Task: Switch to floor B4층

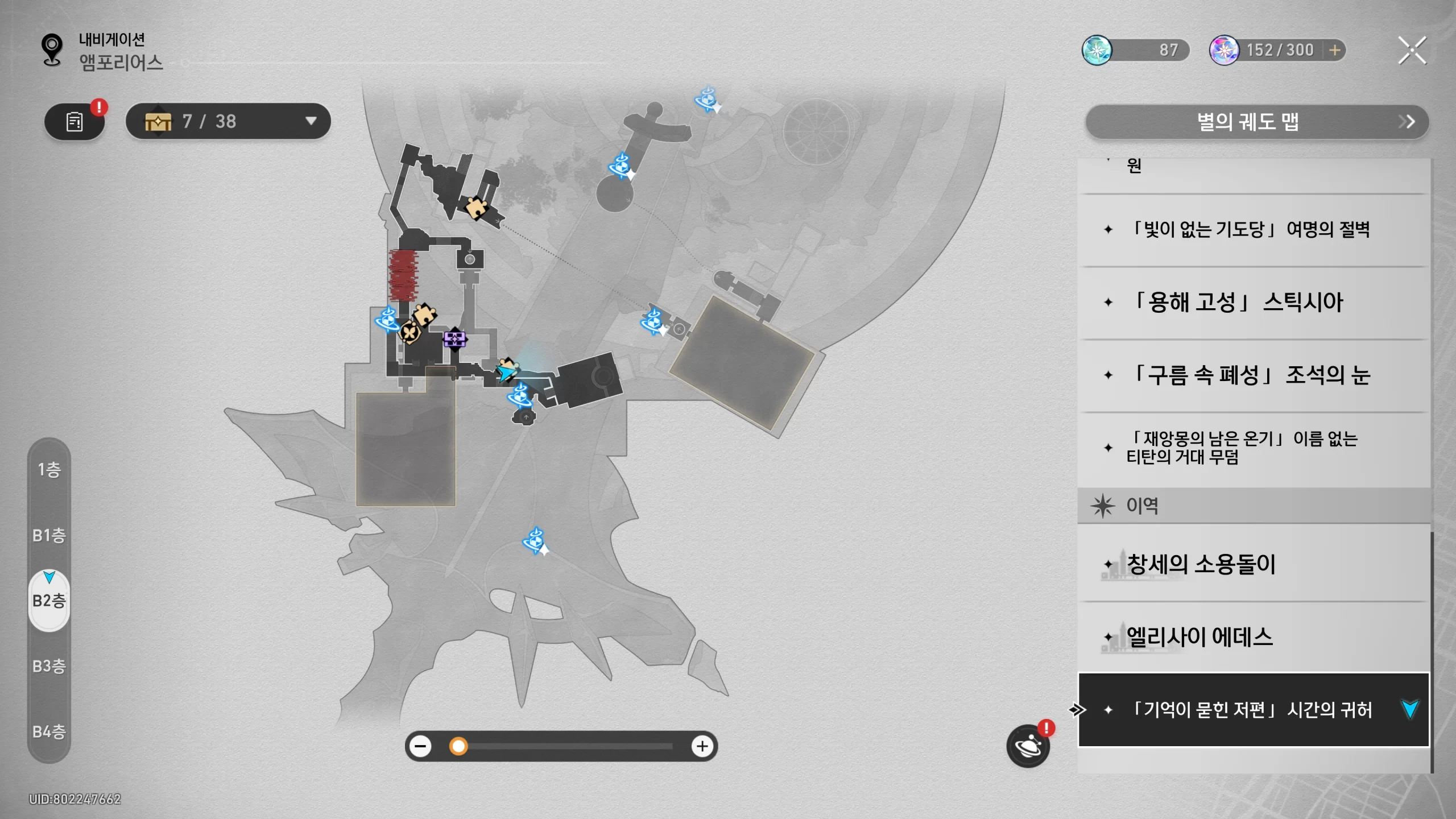Action: 49,731
